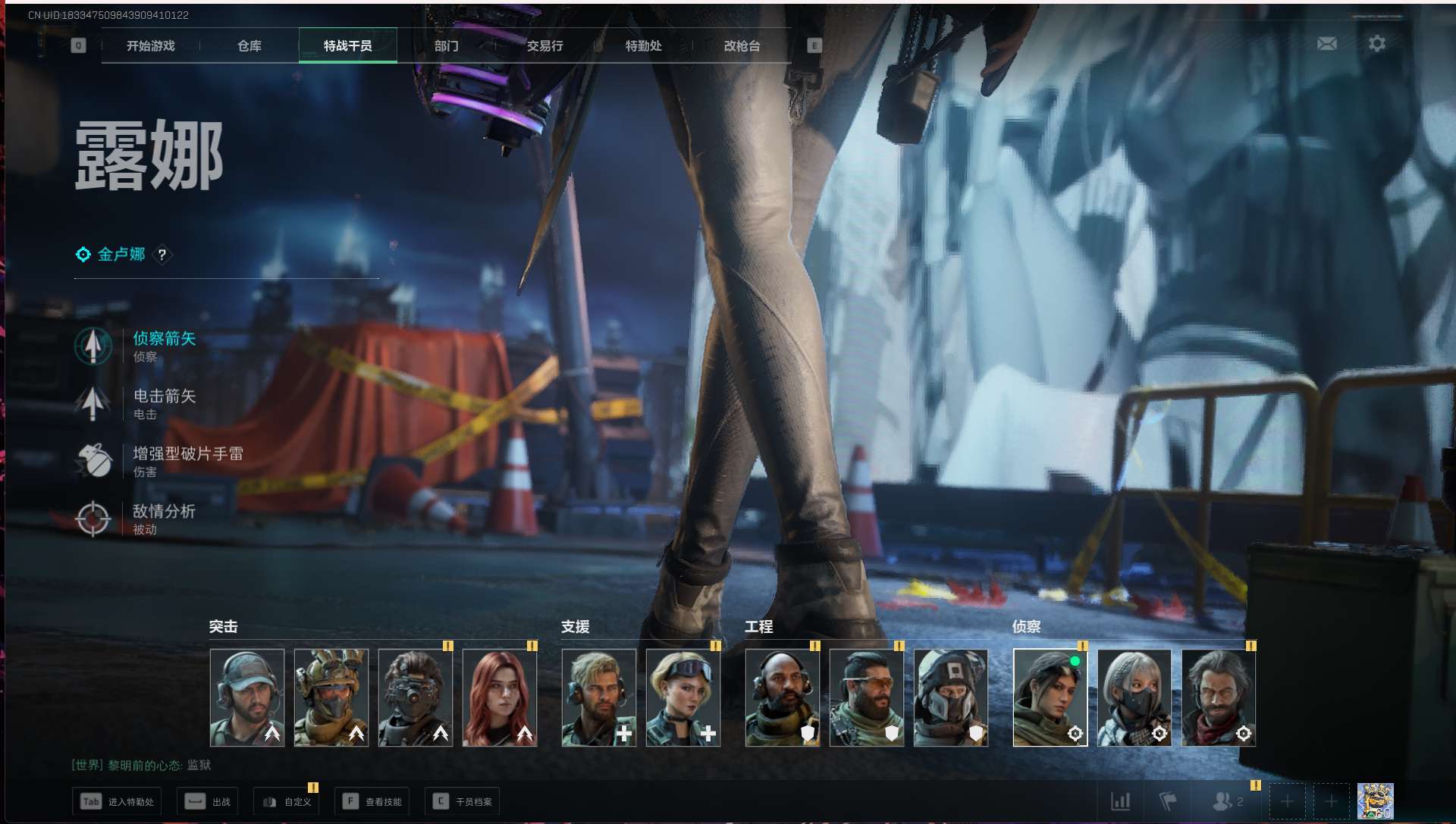Image resolution: width=1456 pixels, height=824 pixels.
Task: Select the masked silver-haired recon operator
Action: [1134, 697]
